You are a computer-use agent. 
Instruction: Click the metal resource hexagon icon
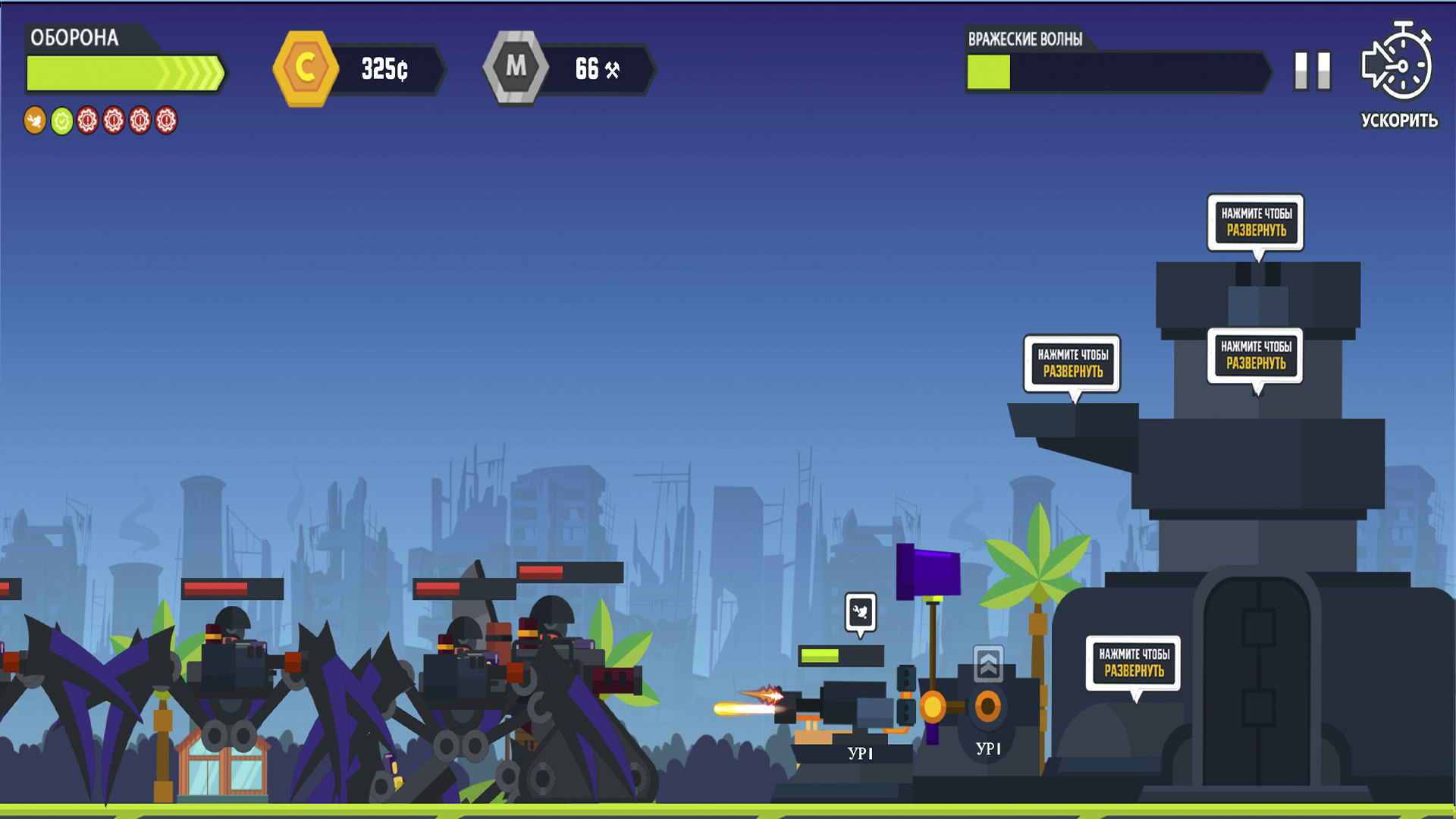[518, 67]
